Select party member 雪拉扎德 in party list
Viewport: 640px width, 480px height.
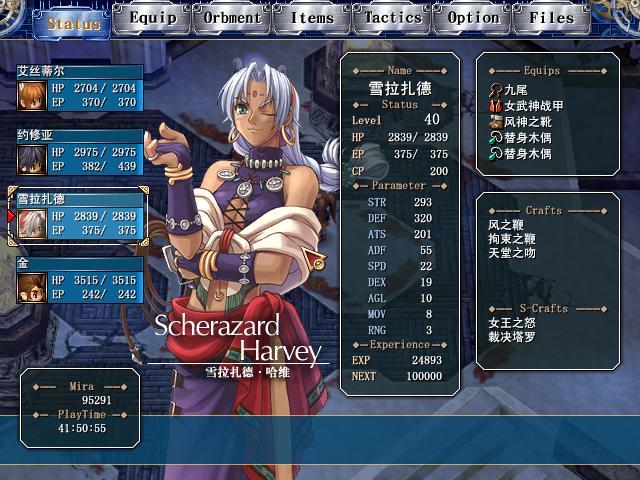click(x=80, y=216)
